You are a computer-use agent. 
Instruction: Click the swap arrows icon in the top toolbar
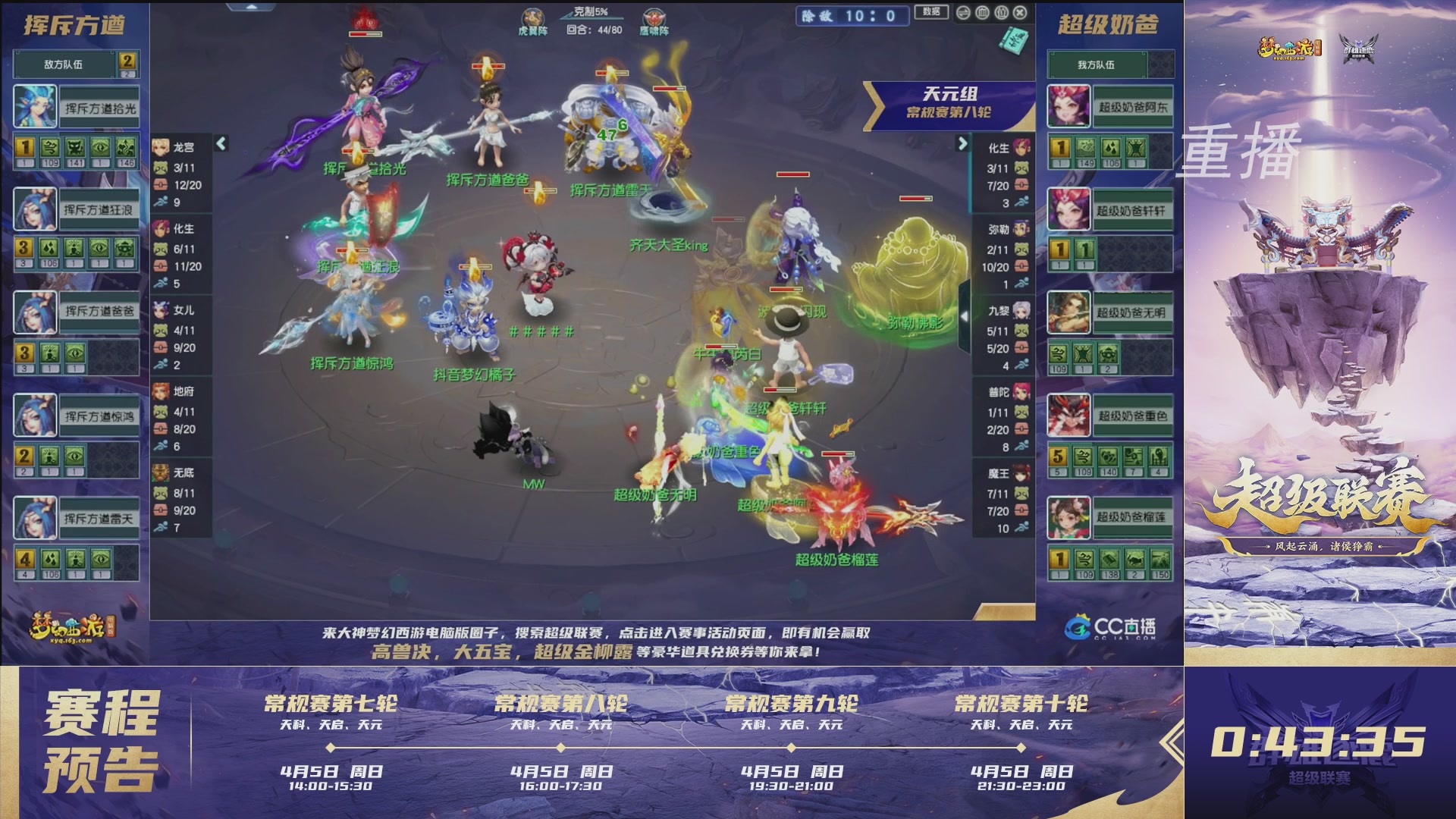pos(964,13)
